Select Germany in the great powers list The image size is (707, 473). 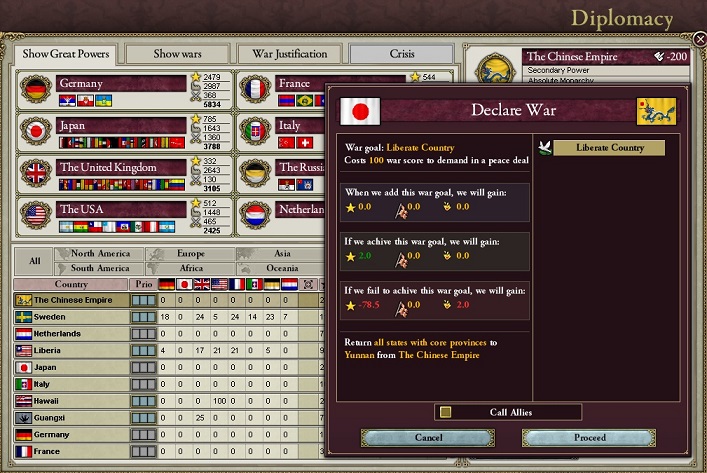tap(122, 83)
